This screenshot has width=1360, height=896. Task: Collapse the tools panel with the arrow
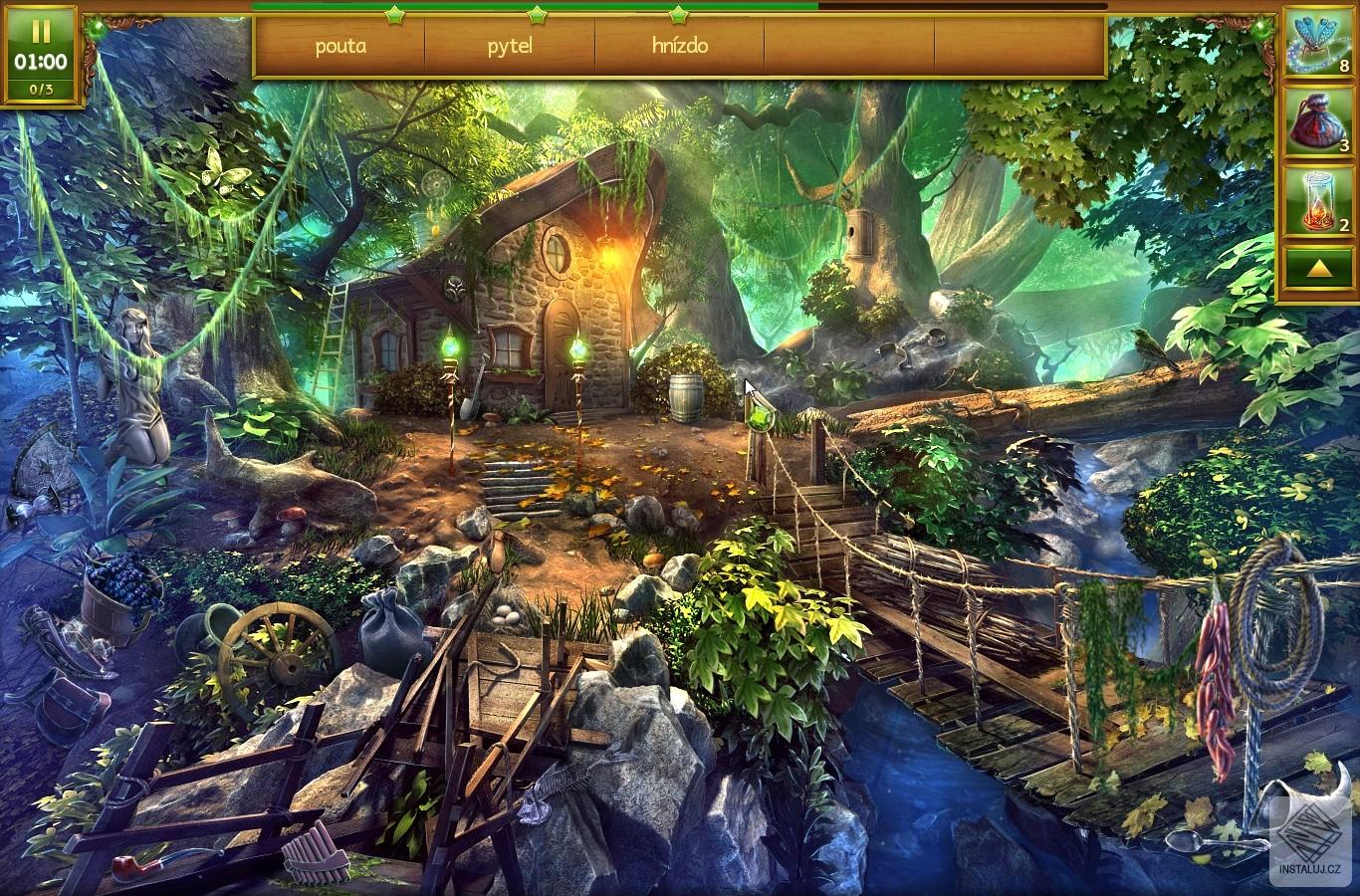[1316, 269]
